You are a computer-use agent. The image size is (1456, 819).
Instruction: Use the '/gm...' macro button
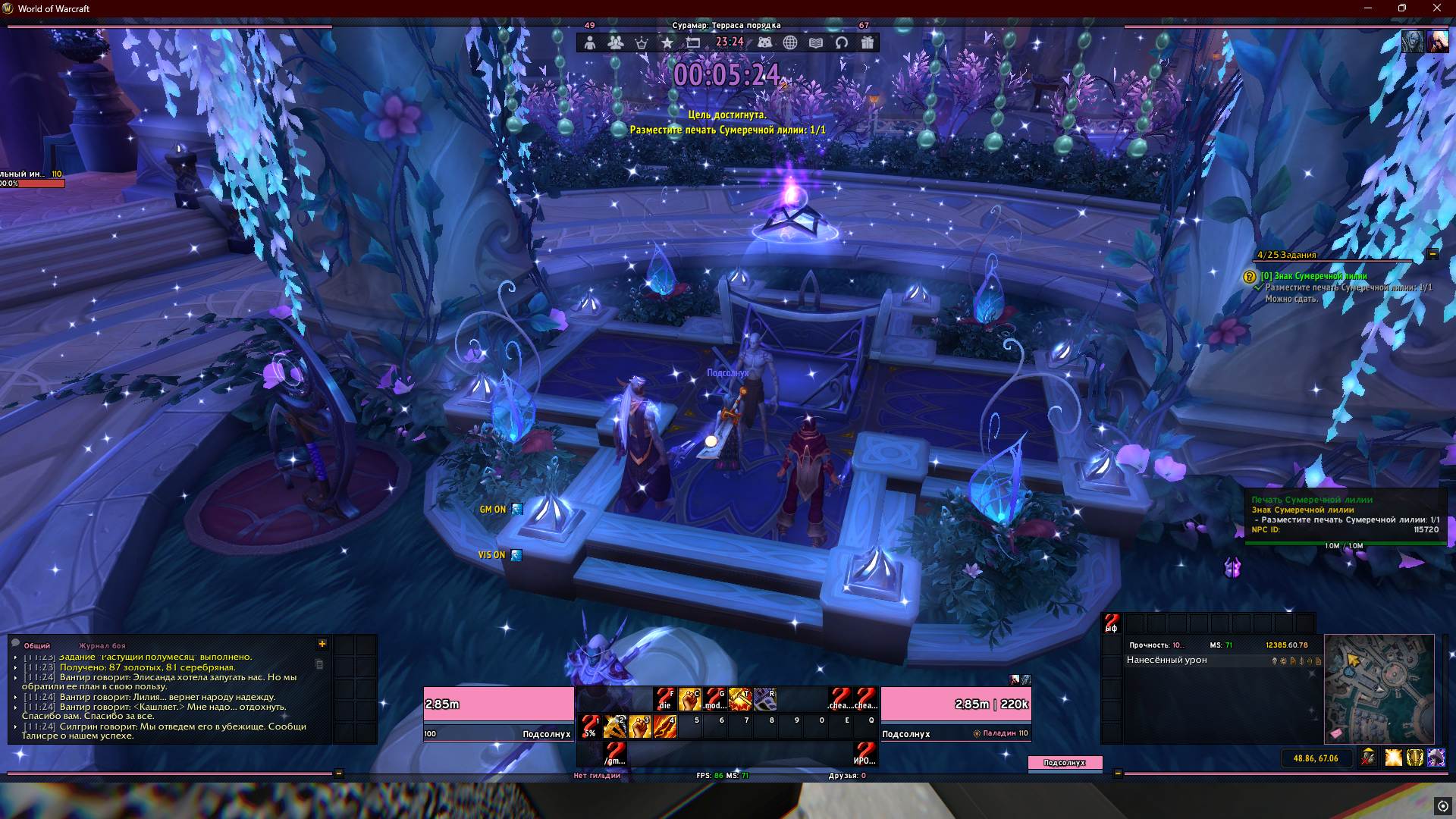tap(615, 754)
